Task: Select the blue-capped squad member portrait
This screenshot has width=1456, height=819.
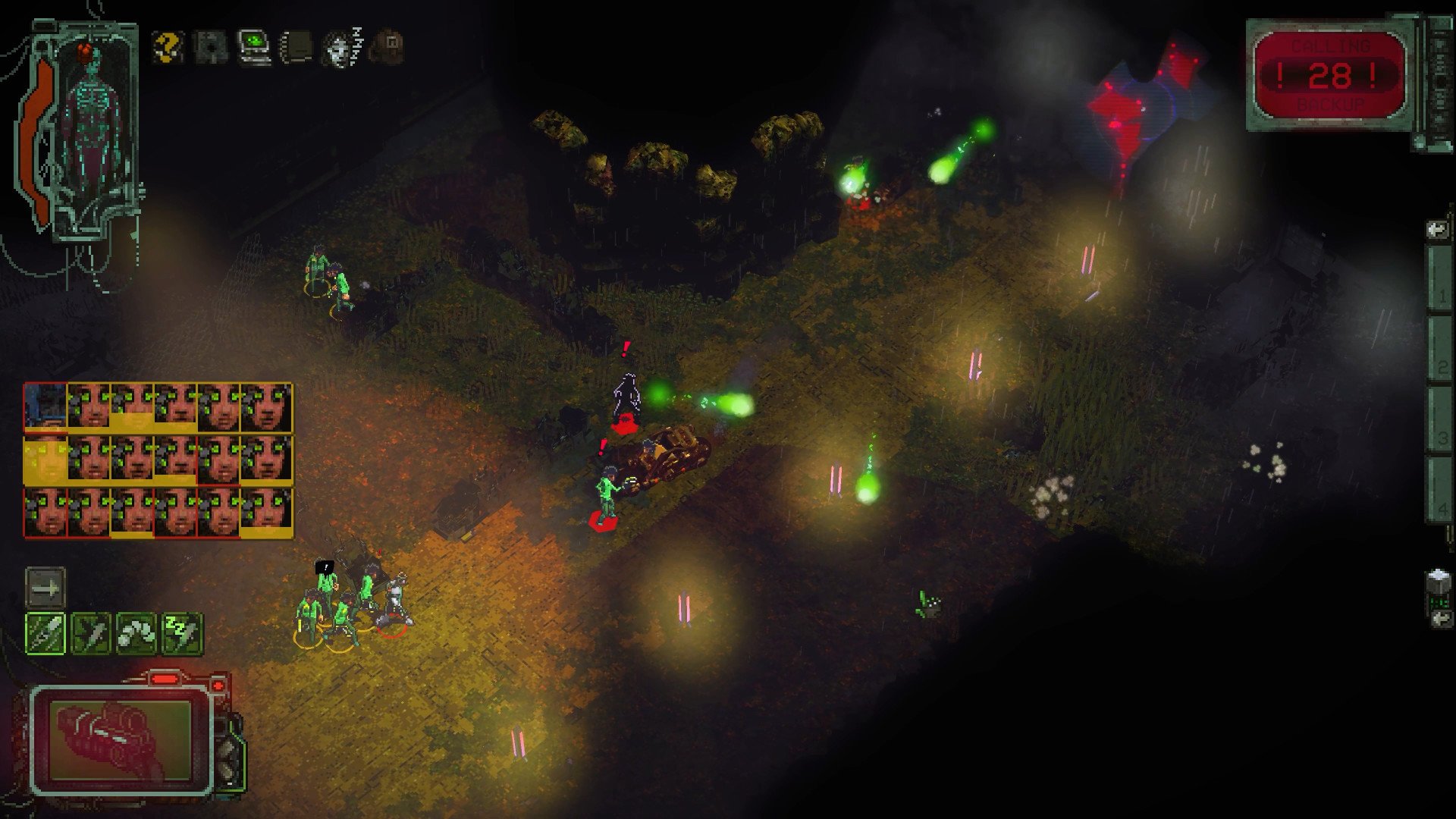Action: click(x=45, y=407)
